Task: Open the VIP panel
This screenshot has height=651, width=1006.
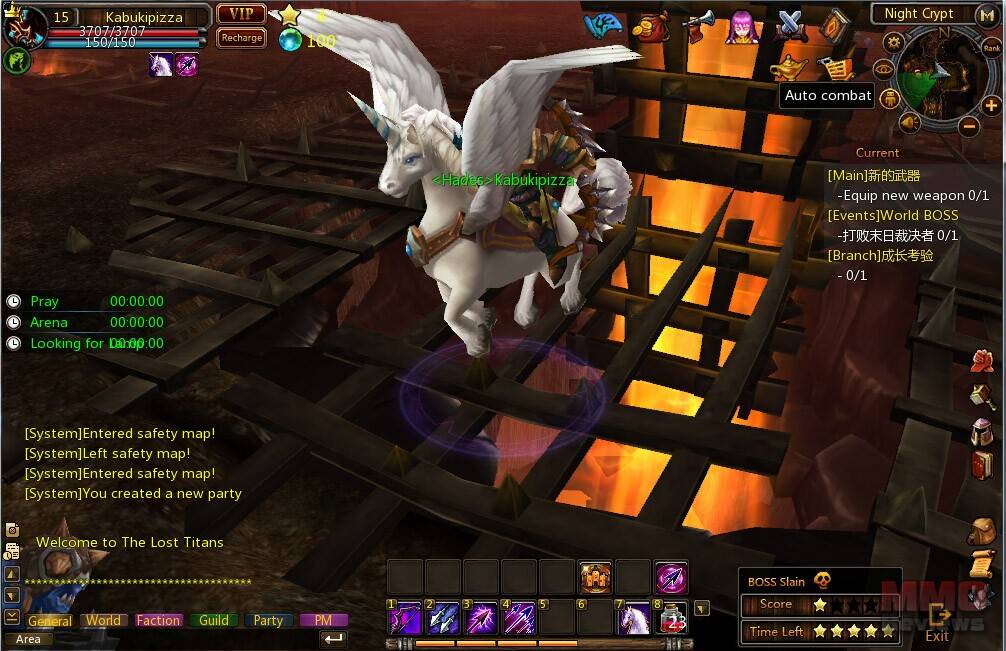Action: point(240,14)
